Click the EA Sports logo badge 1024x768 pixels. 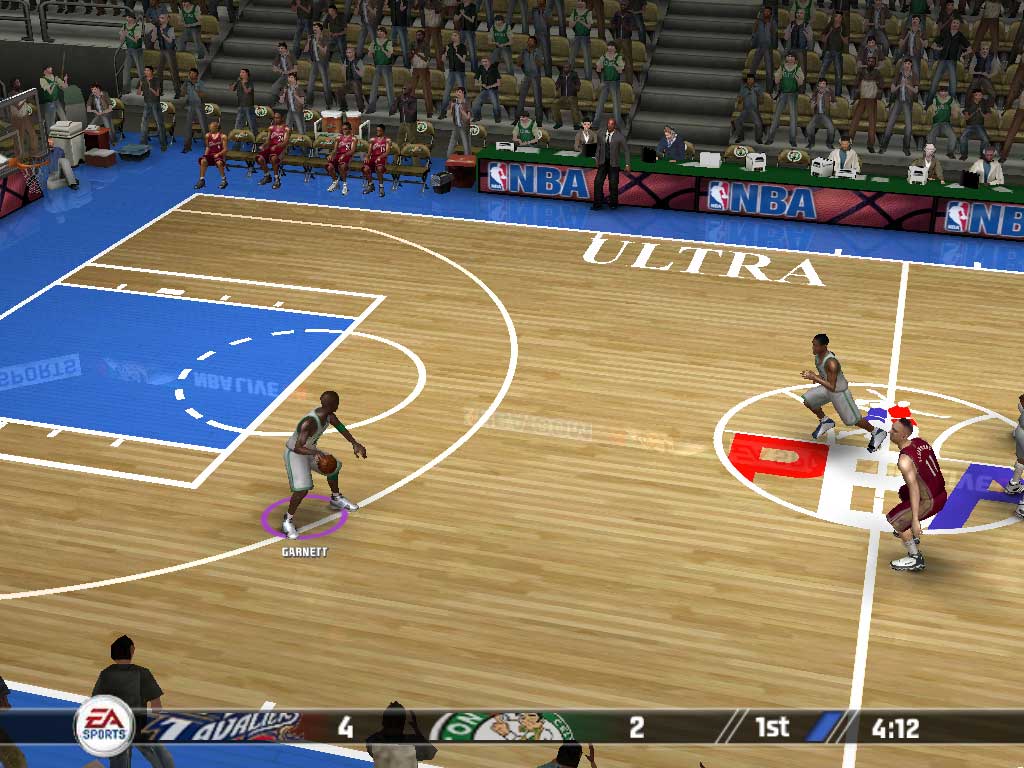click(104, 725)
